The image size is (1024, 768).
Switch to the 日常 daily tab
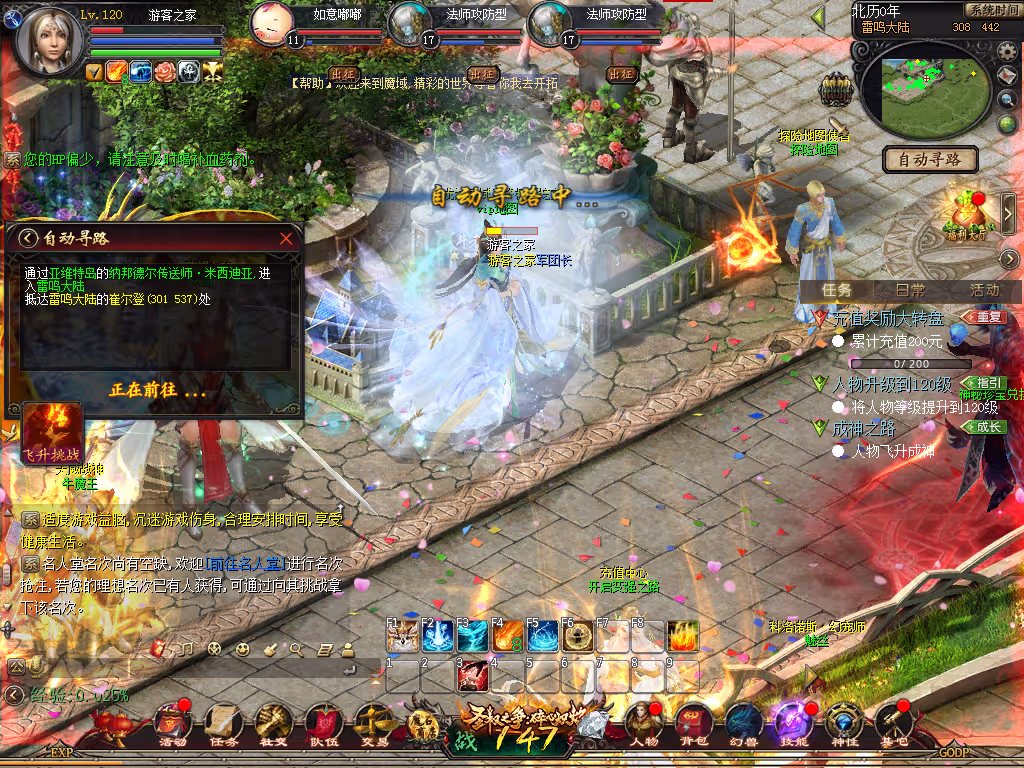click(910, 289)
